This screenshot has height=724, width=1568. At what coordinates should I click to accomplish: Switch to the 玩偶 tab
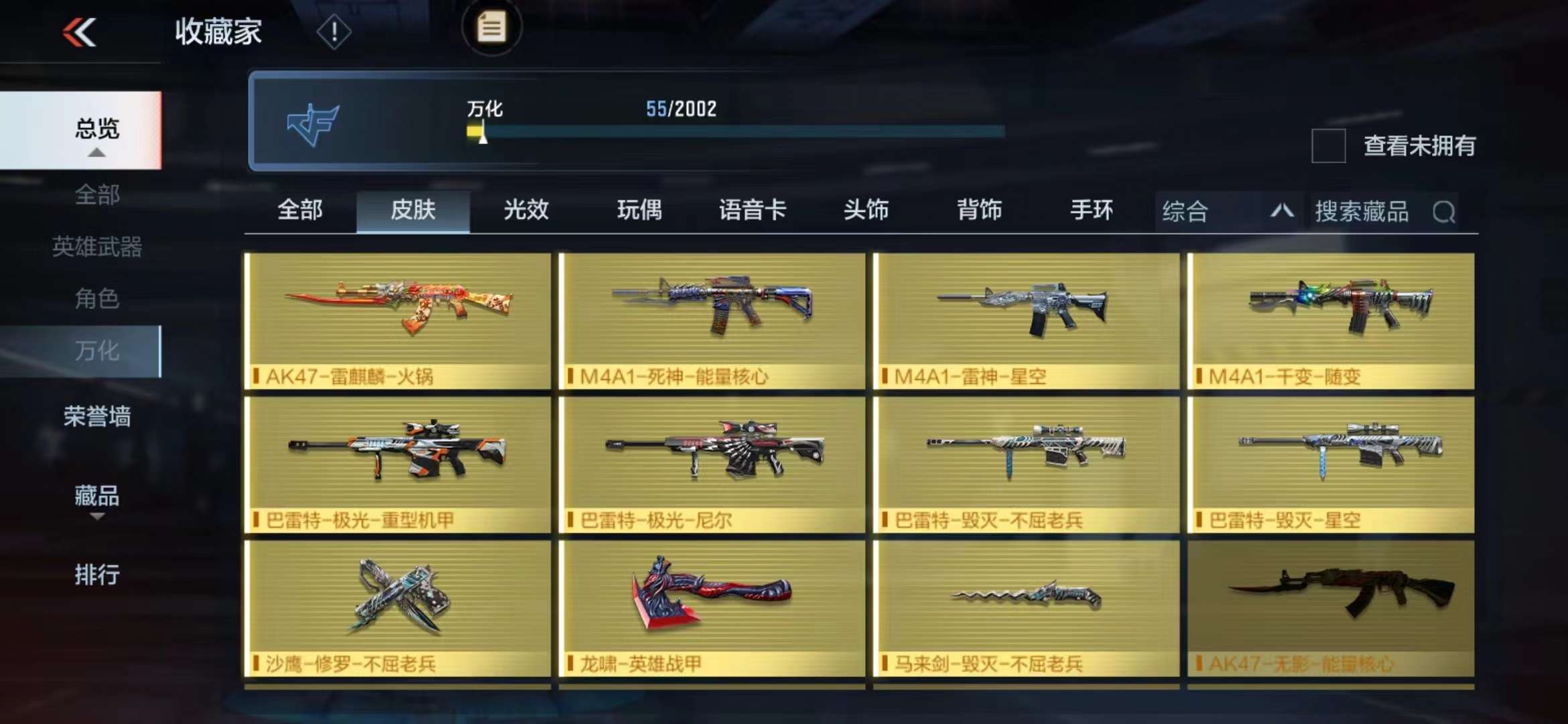coord(639,210)
